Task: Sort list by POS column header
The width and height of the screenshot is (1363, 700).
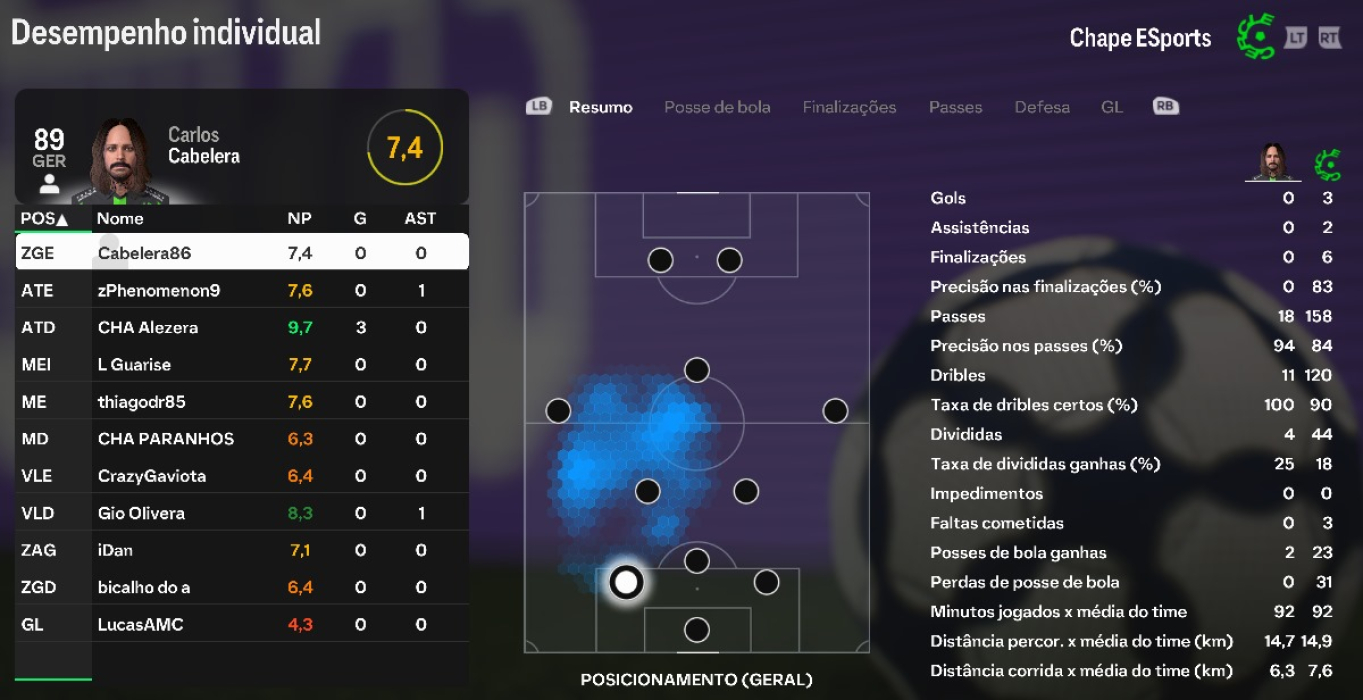Action: (45, 219)
